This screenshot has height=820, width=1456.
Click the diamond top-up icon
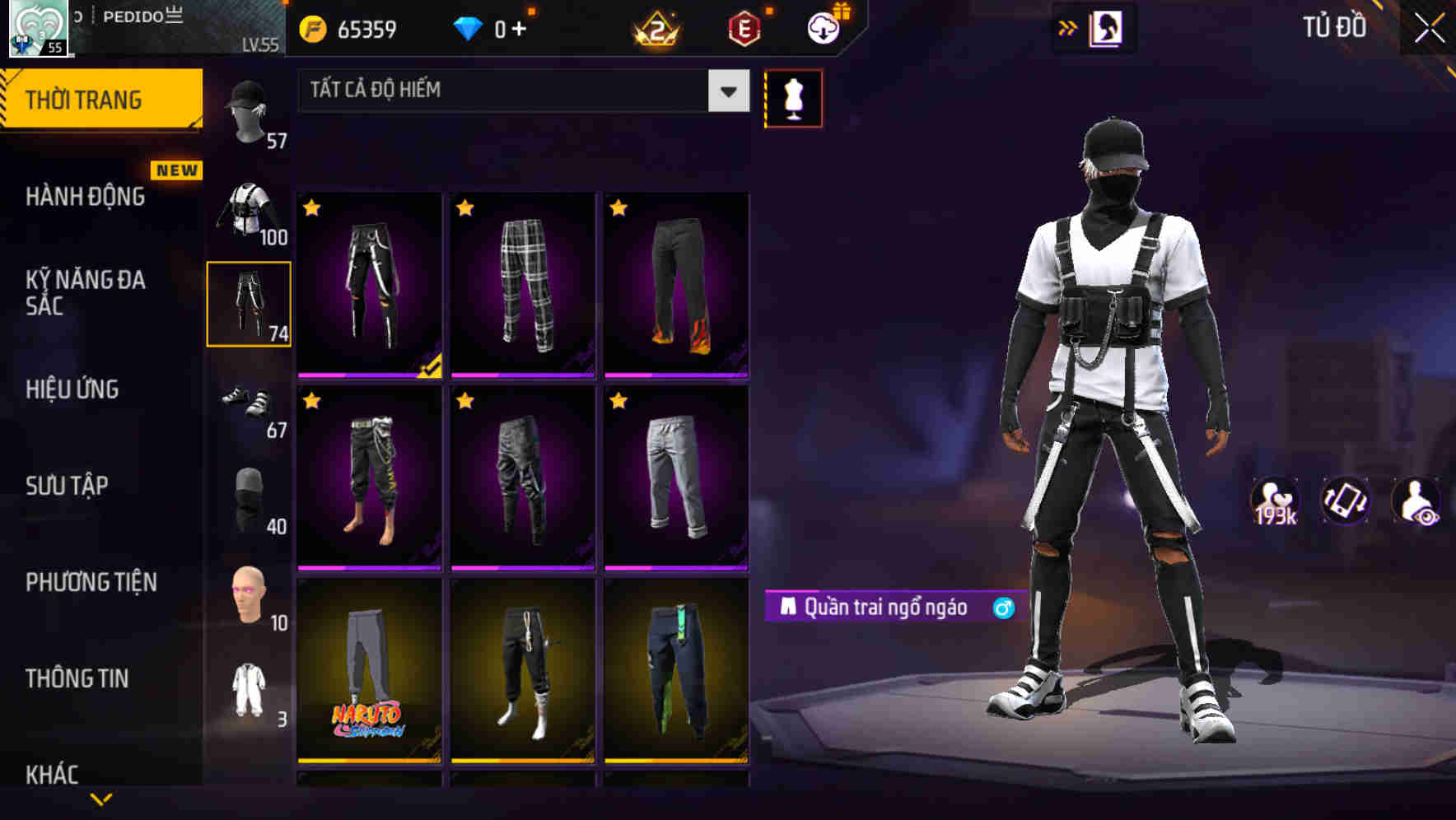coord(468,29)
